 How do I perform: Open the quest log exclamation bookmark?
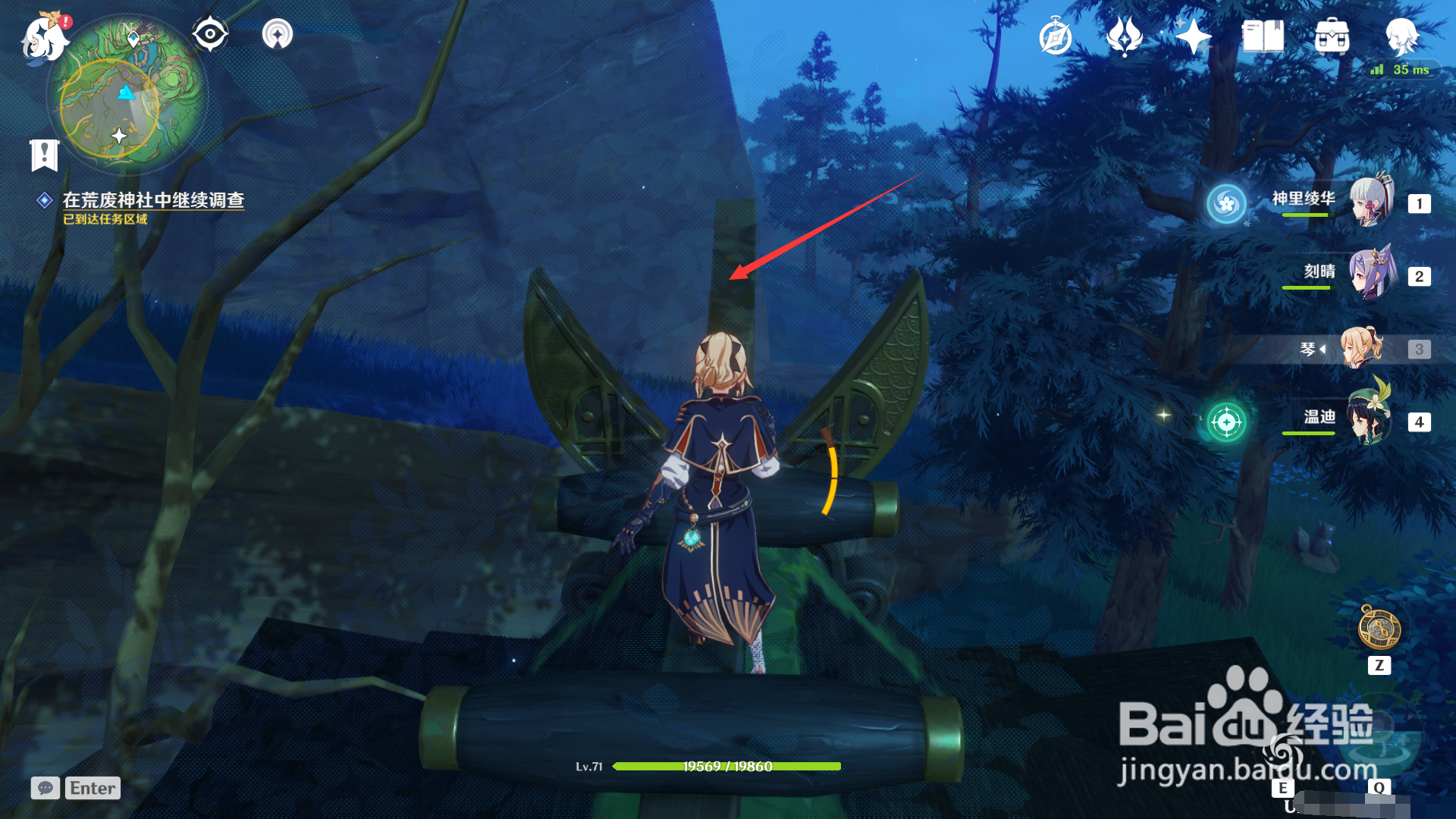coord(44,155)
